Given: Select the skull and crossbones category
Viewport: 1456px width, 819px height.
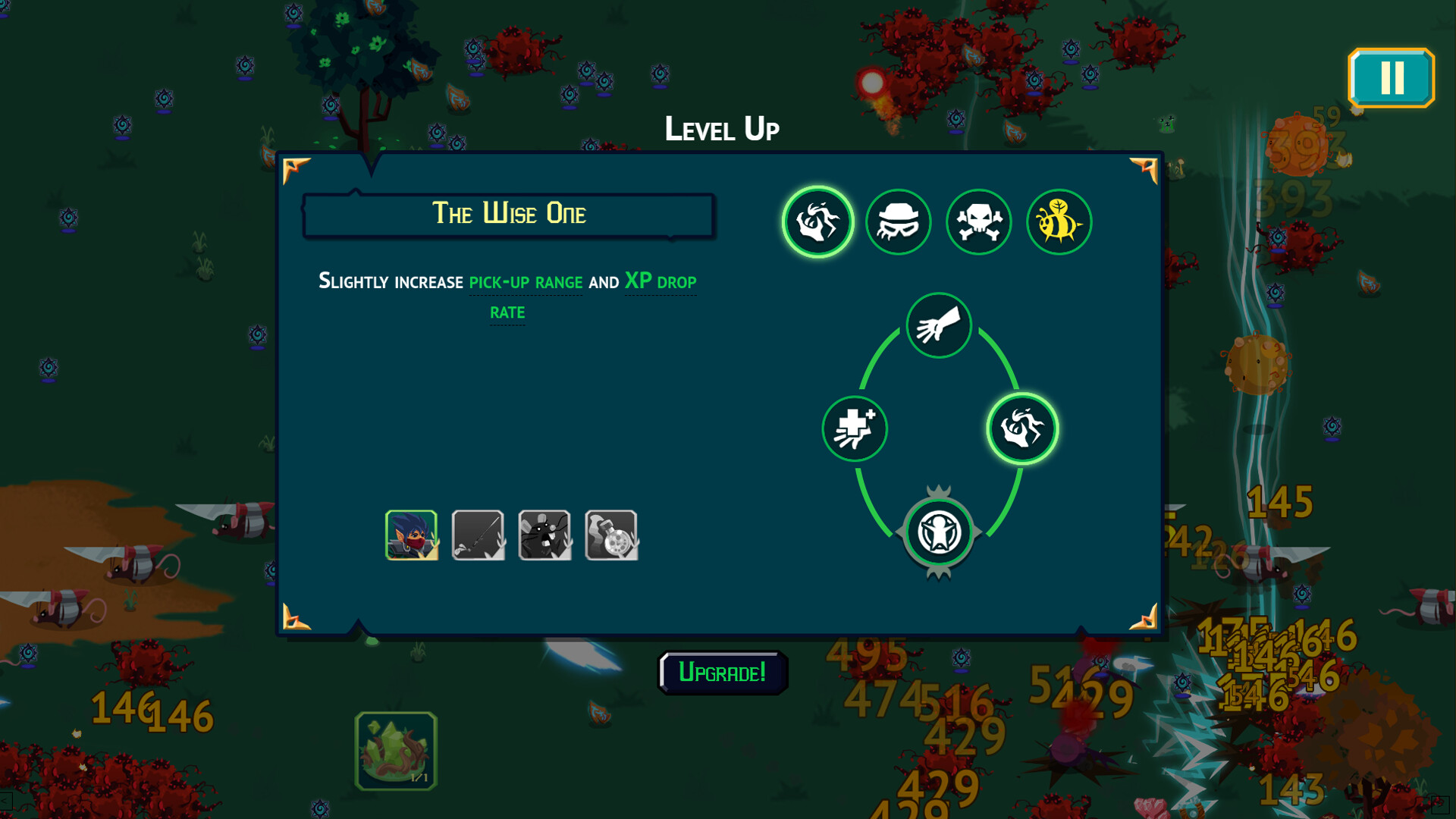Looking at the screenshot, I should pos(978,221).
